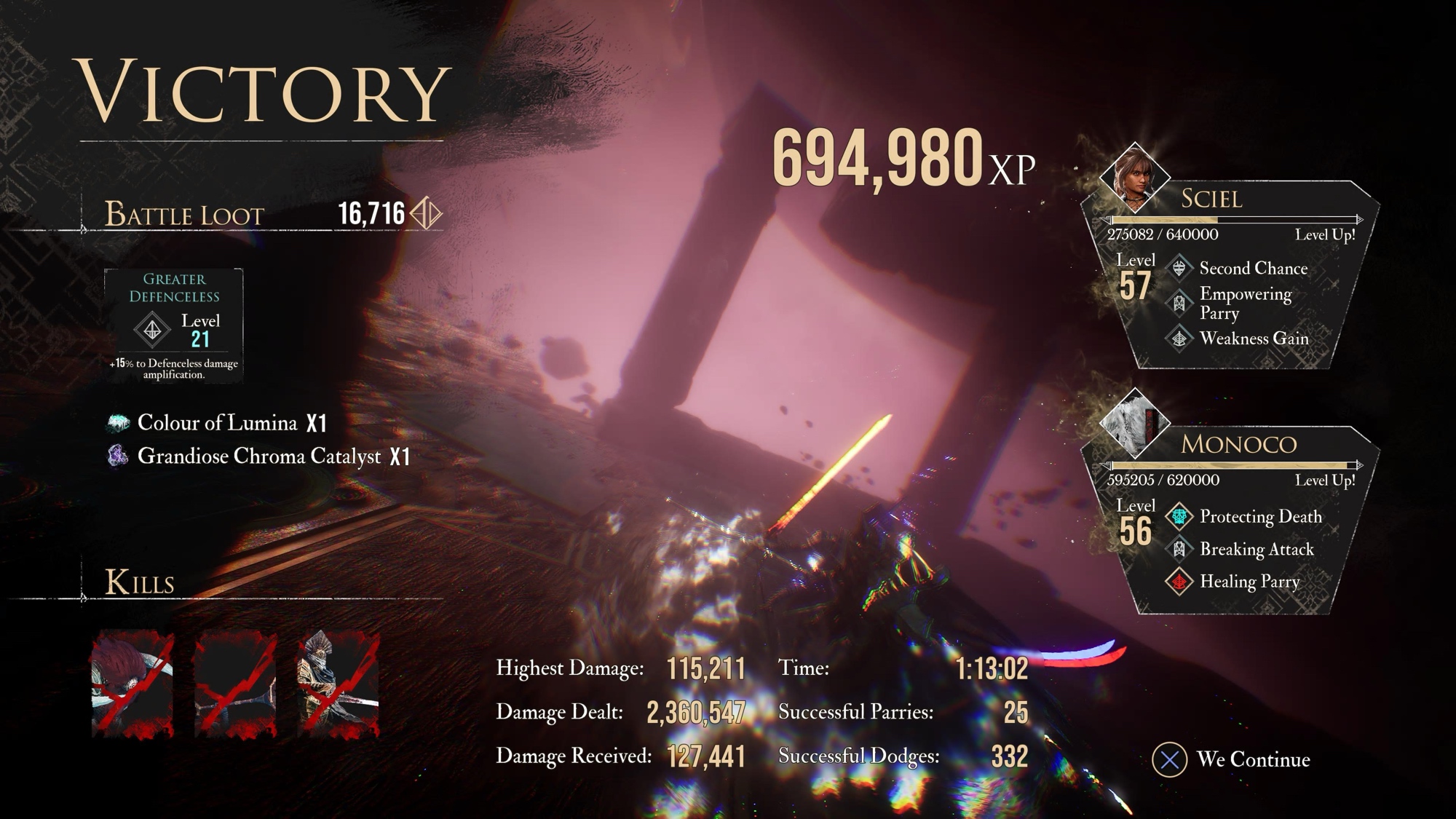Open the Greater Defenceless loot card
The height and width of the screenshot is (819, 1456).
pos(174,325)
